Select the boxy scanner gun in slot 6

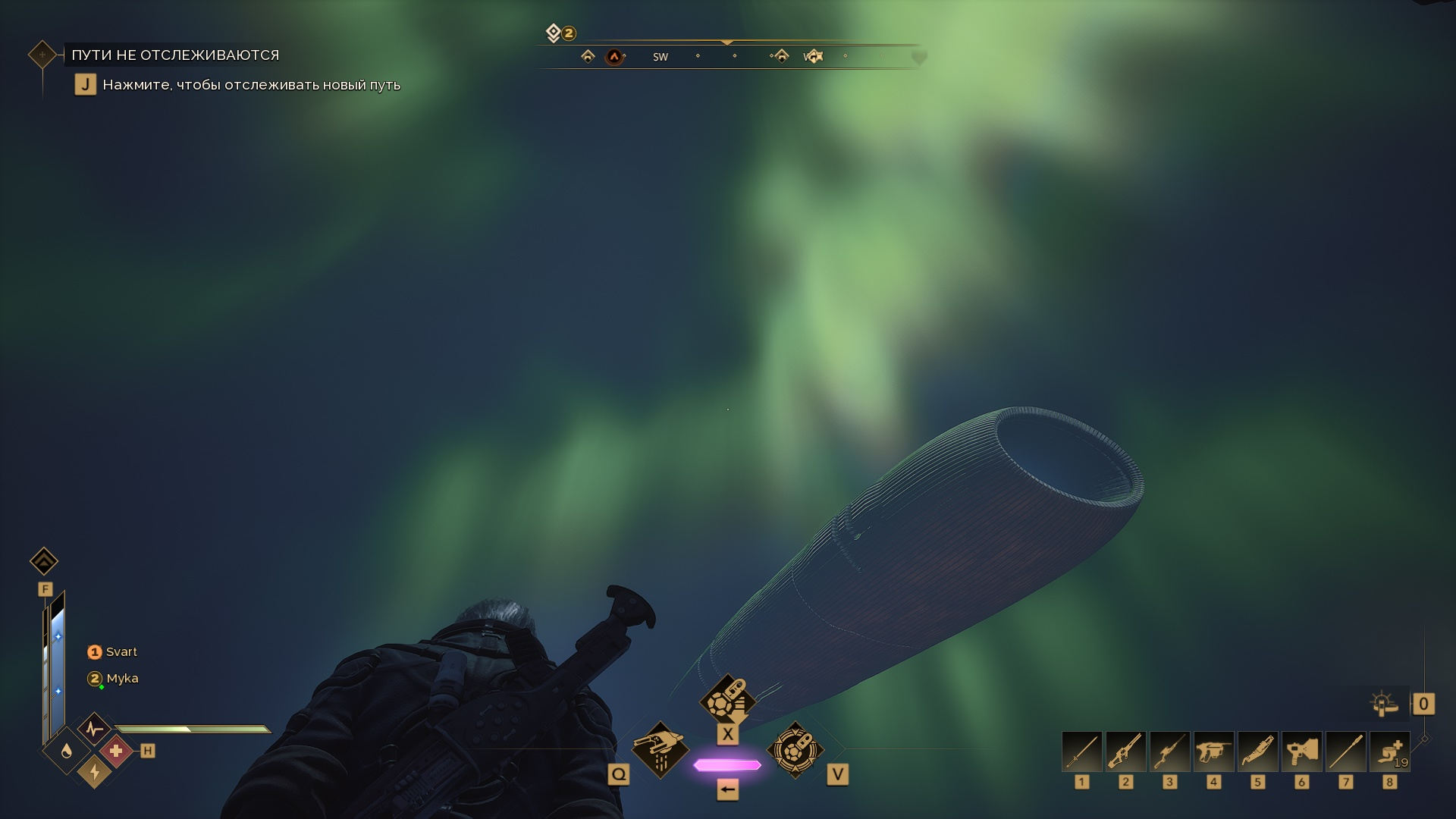[1301, 752]
